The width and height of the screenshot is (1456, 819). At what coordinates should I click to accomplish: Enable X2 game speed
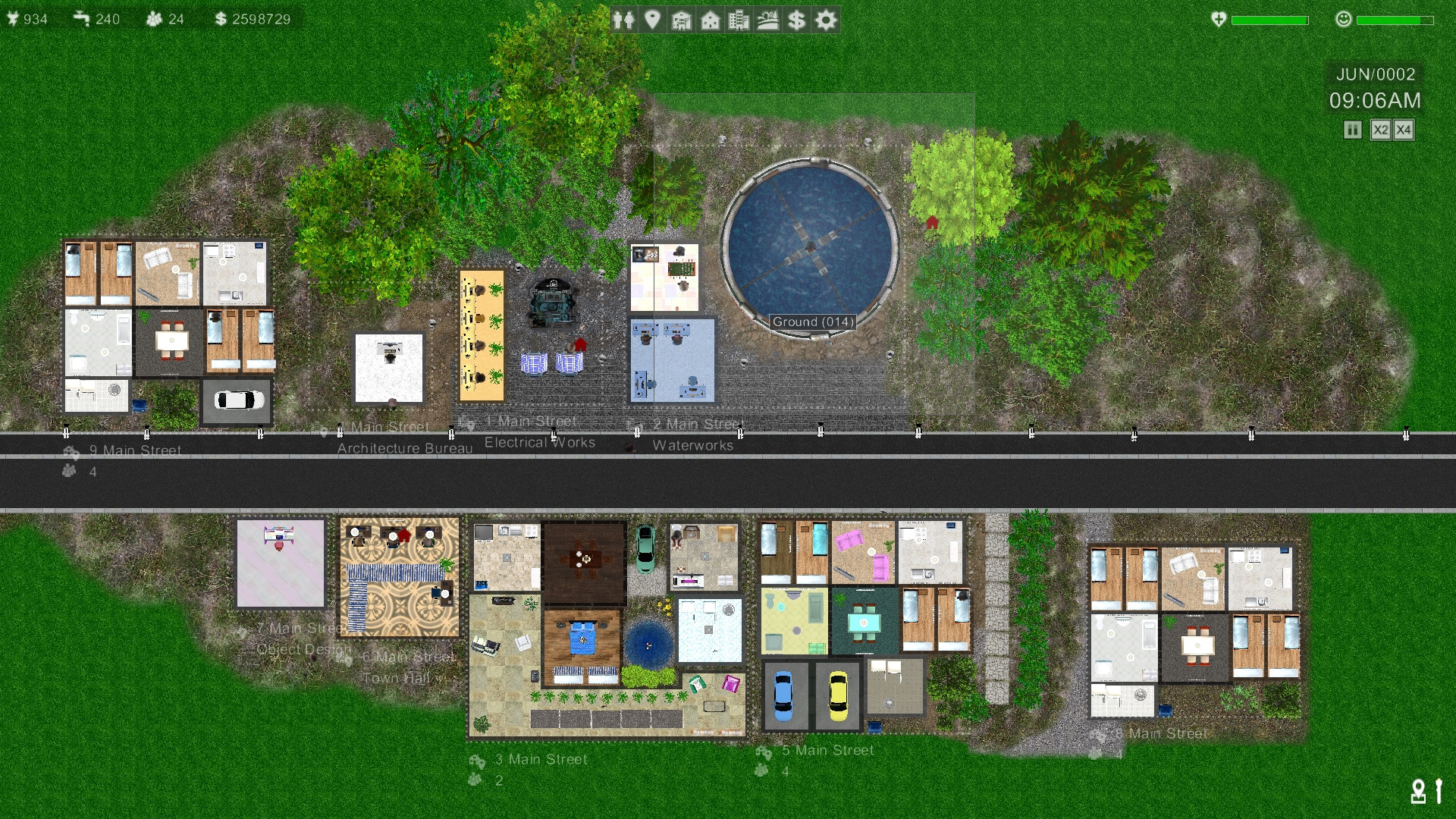(1379, 130)
